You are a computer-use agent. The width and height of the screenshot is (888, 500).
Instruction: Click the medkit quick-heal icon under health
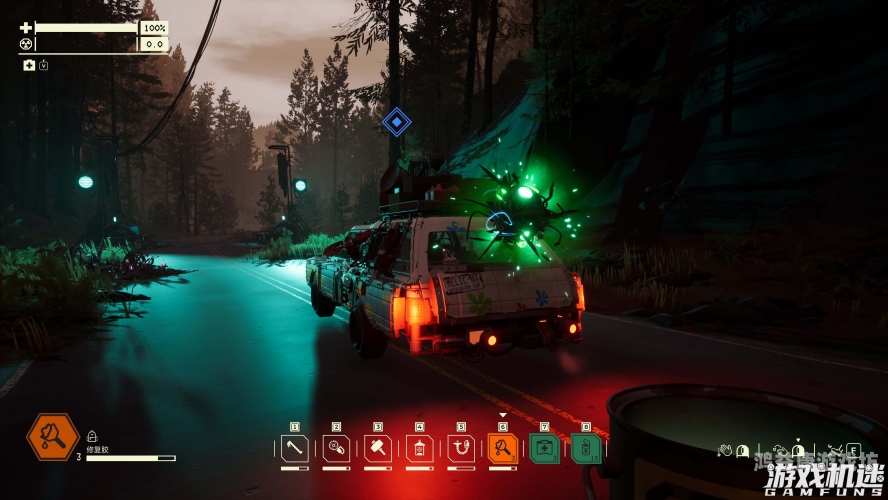click(29, 65)
